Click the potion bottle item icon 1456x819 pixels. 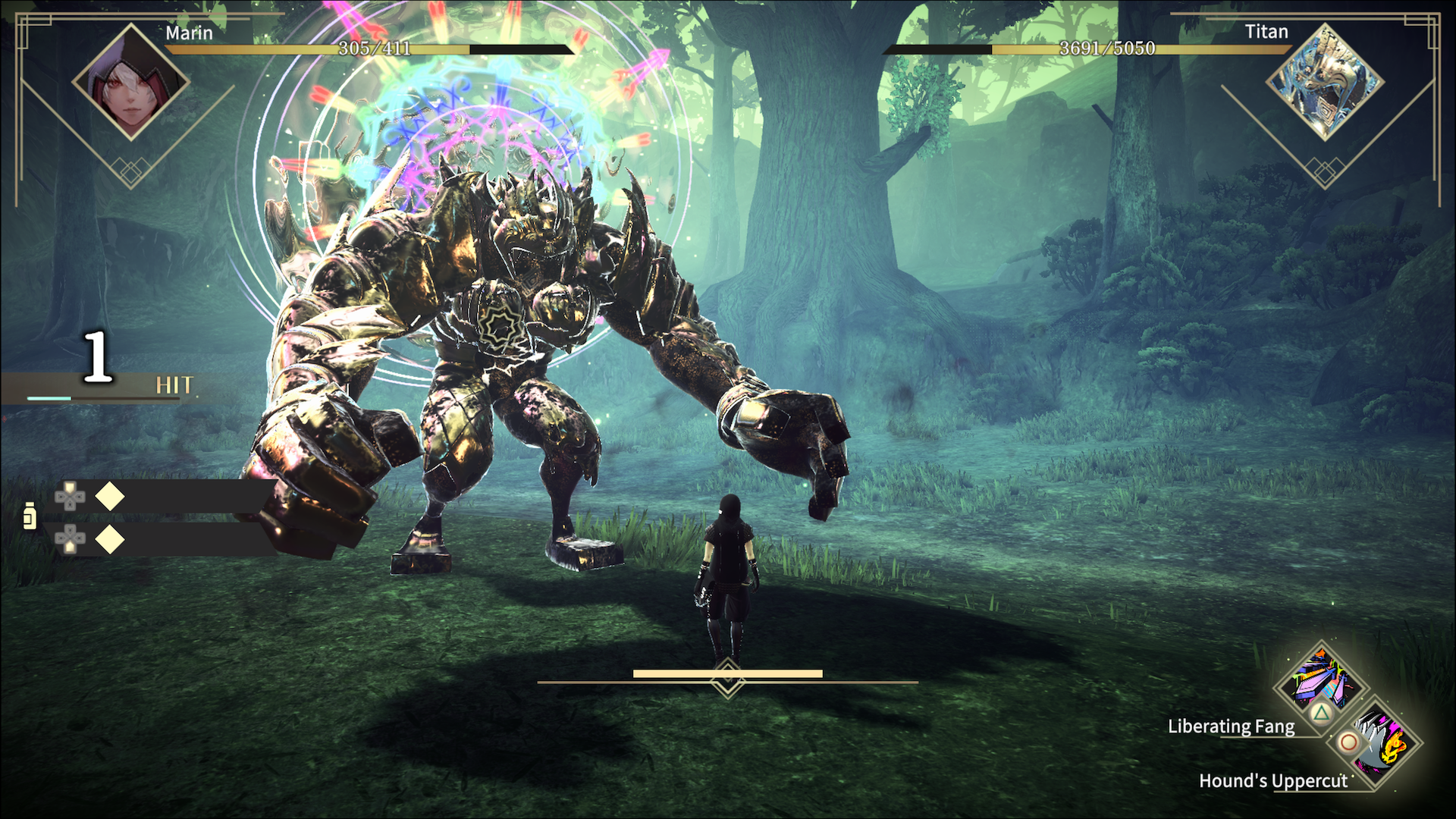(x=30, y=516)
